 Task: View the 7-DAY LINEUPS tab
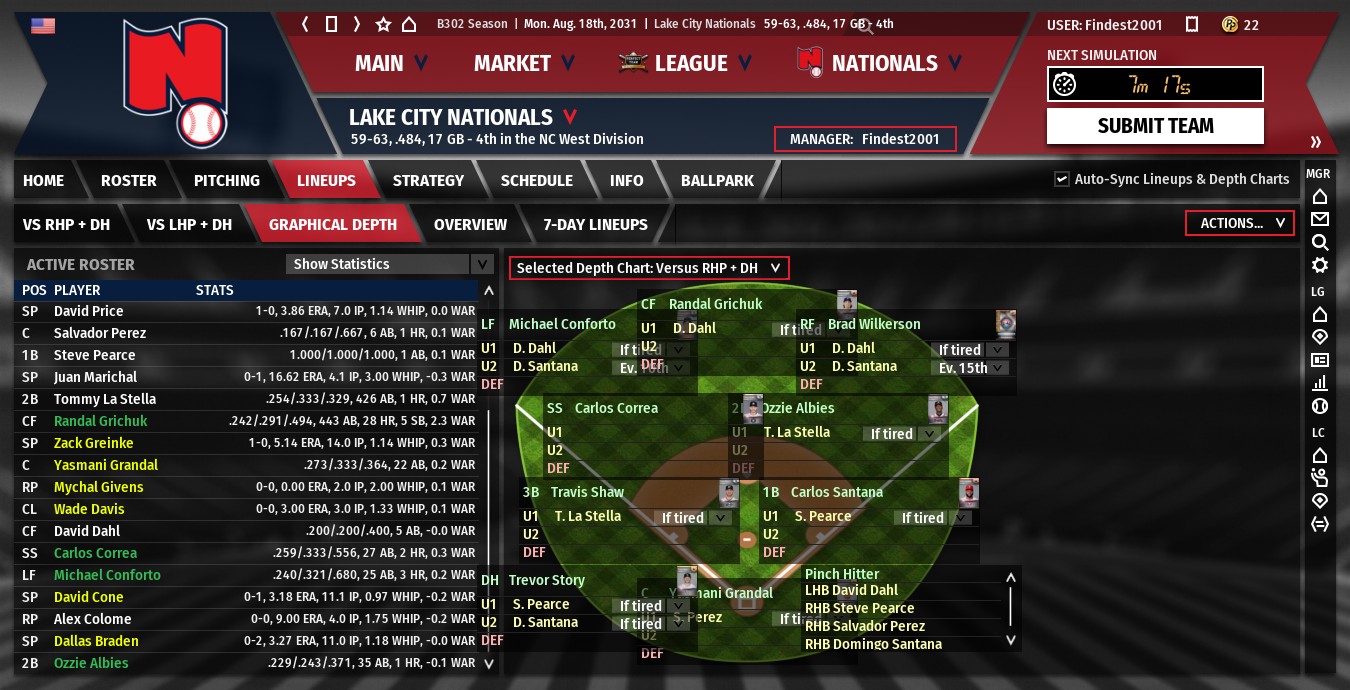click(595, 225)
